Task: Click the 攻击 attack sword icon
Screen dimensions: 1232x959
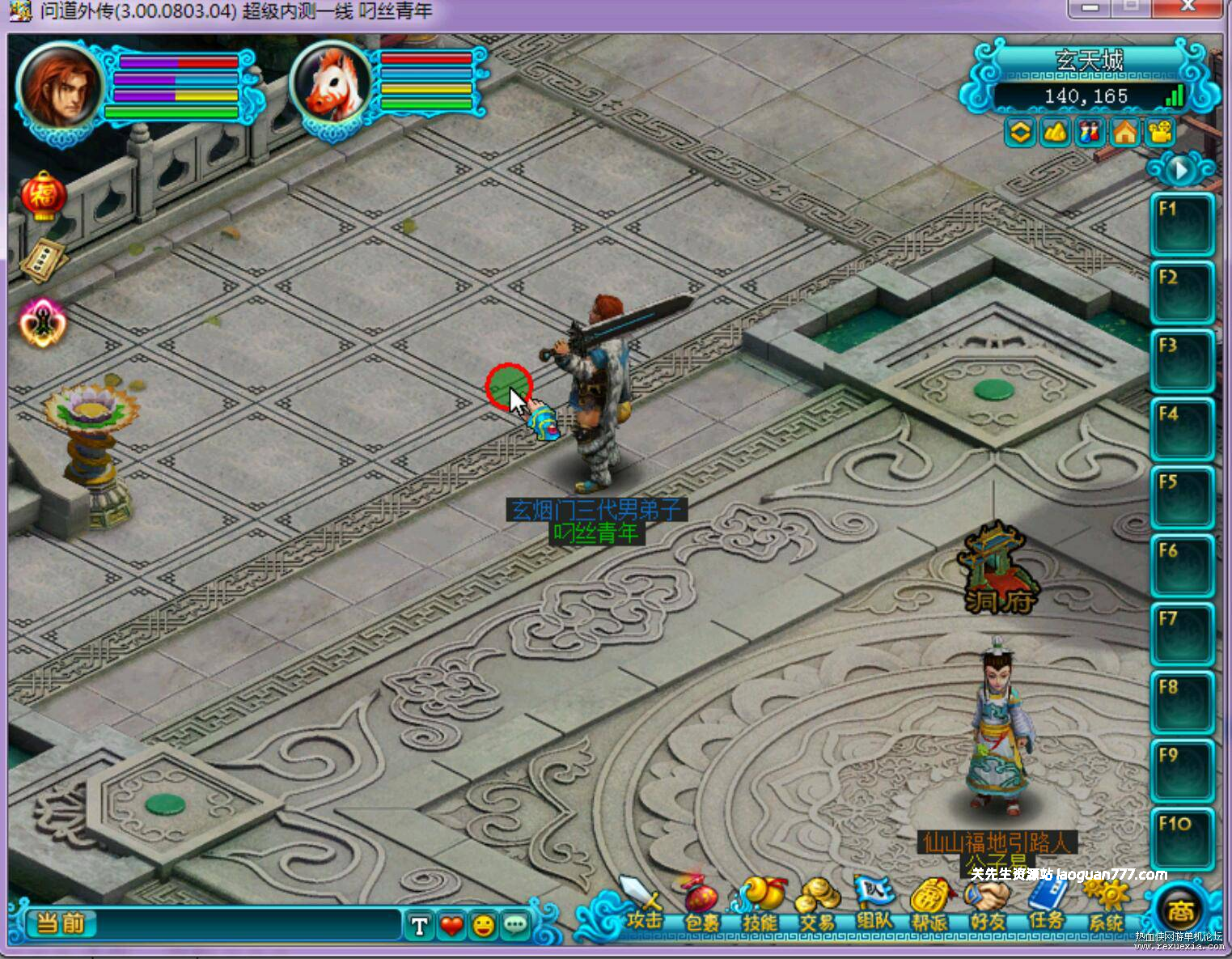Action: (x=642, y=903)
